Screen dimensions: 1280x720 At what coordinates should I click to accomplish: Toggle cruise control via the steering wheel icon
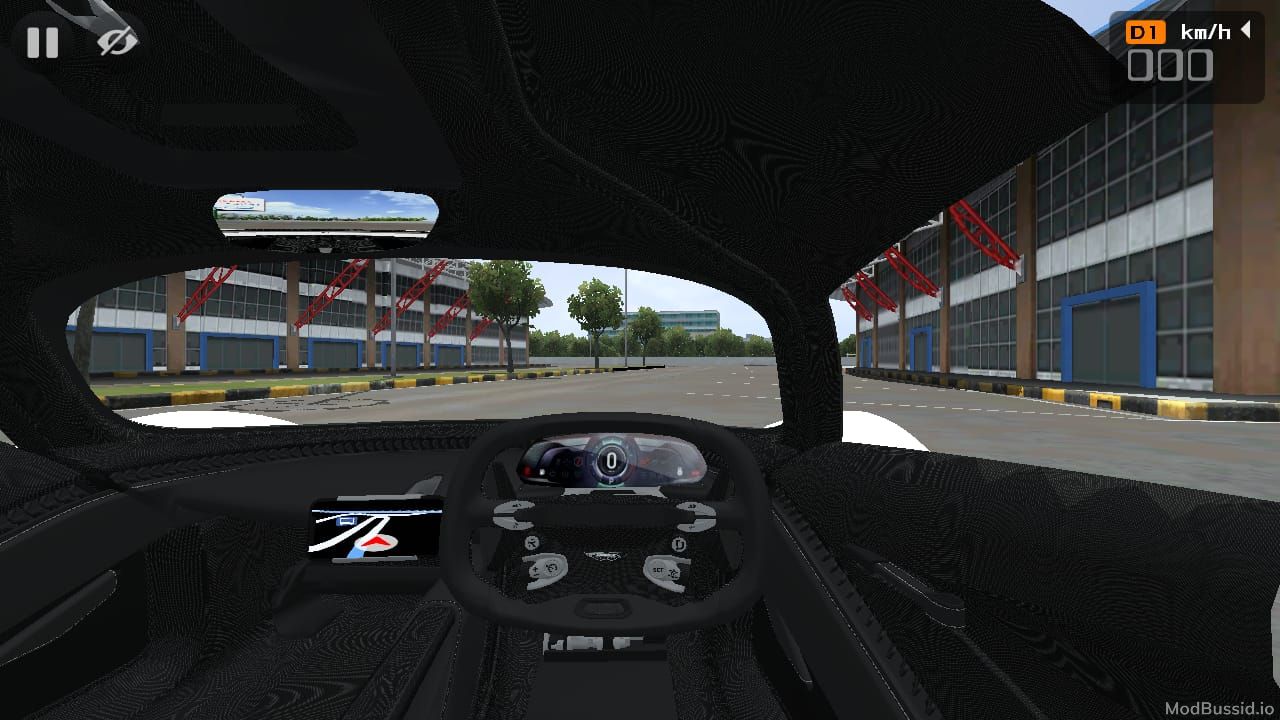pos(552,567)
